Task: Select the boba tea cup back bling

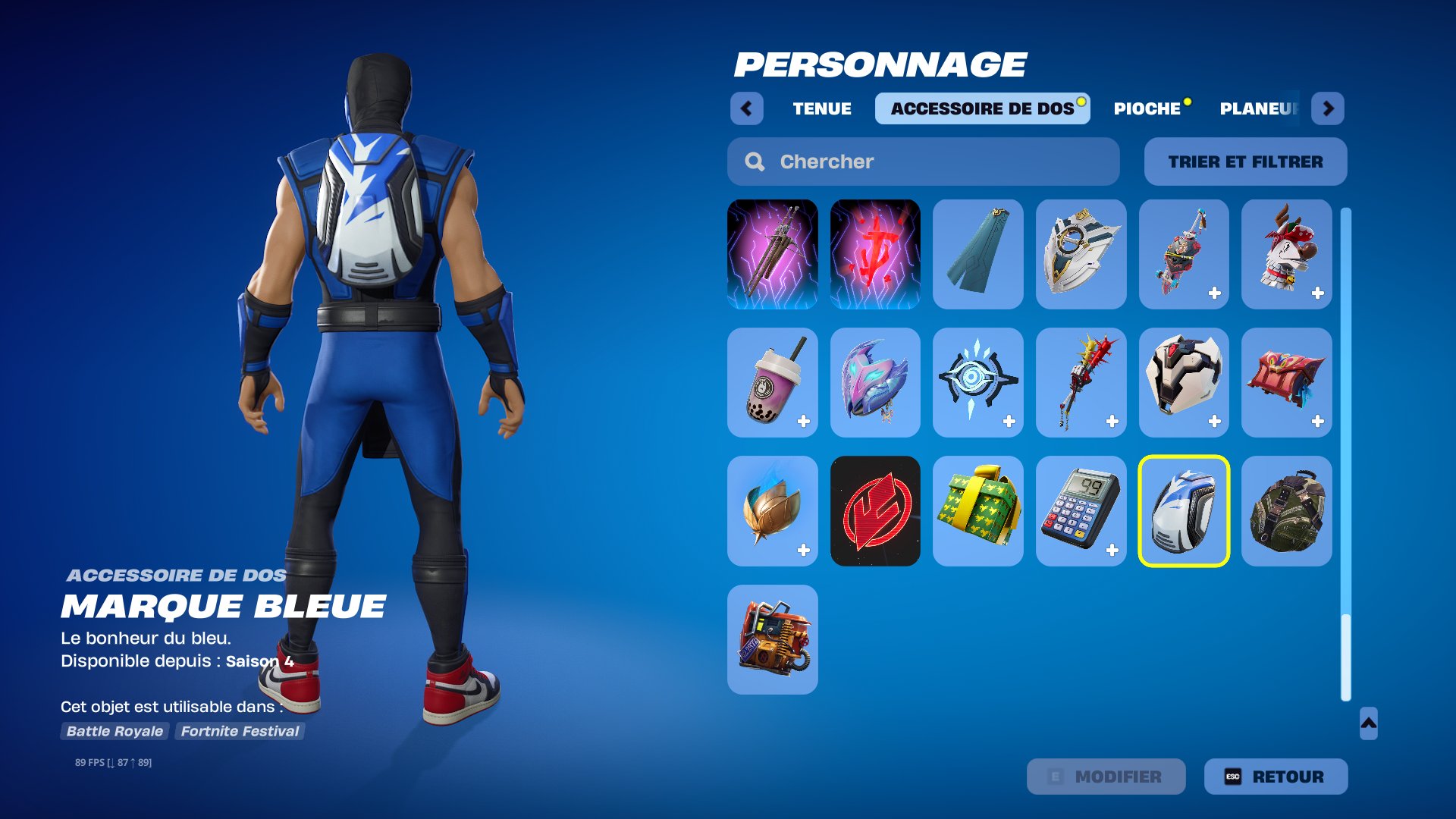Action: [x=771, y=382]
